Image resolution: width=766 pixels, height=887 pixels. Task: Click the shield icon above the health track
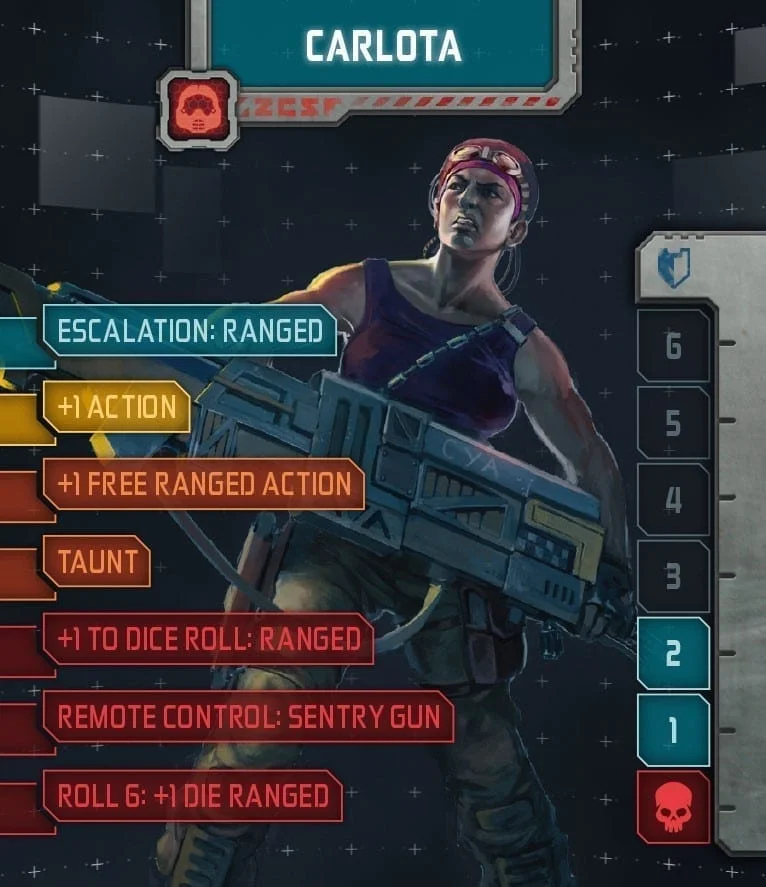click(x=673, y=268)
